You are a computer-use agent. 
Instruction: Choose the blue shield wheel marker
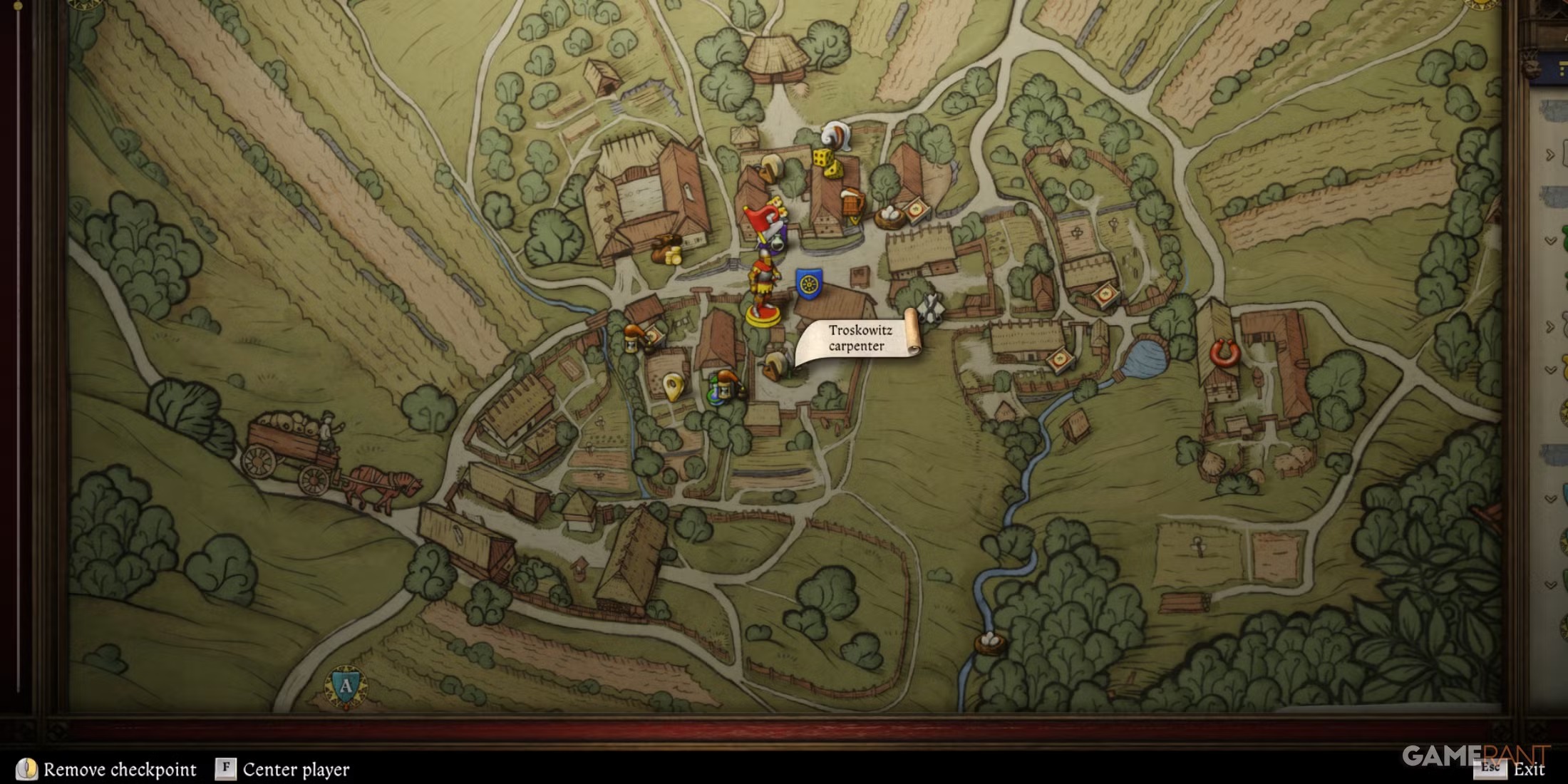point(808,284)
